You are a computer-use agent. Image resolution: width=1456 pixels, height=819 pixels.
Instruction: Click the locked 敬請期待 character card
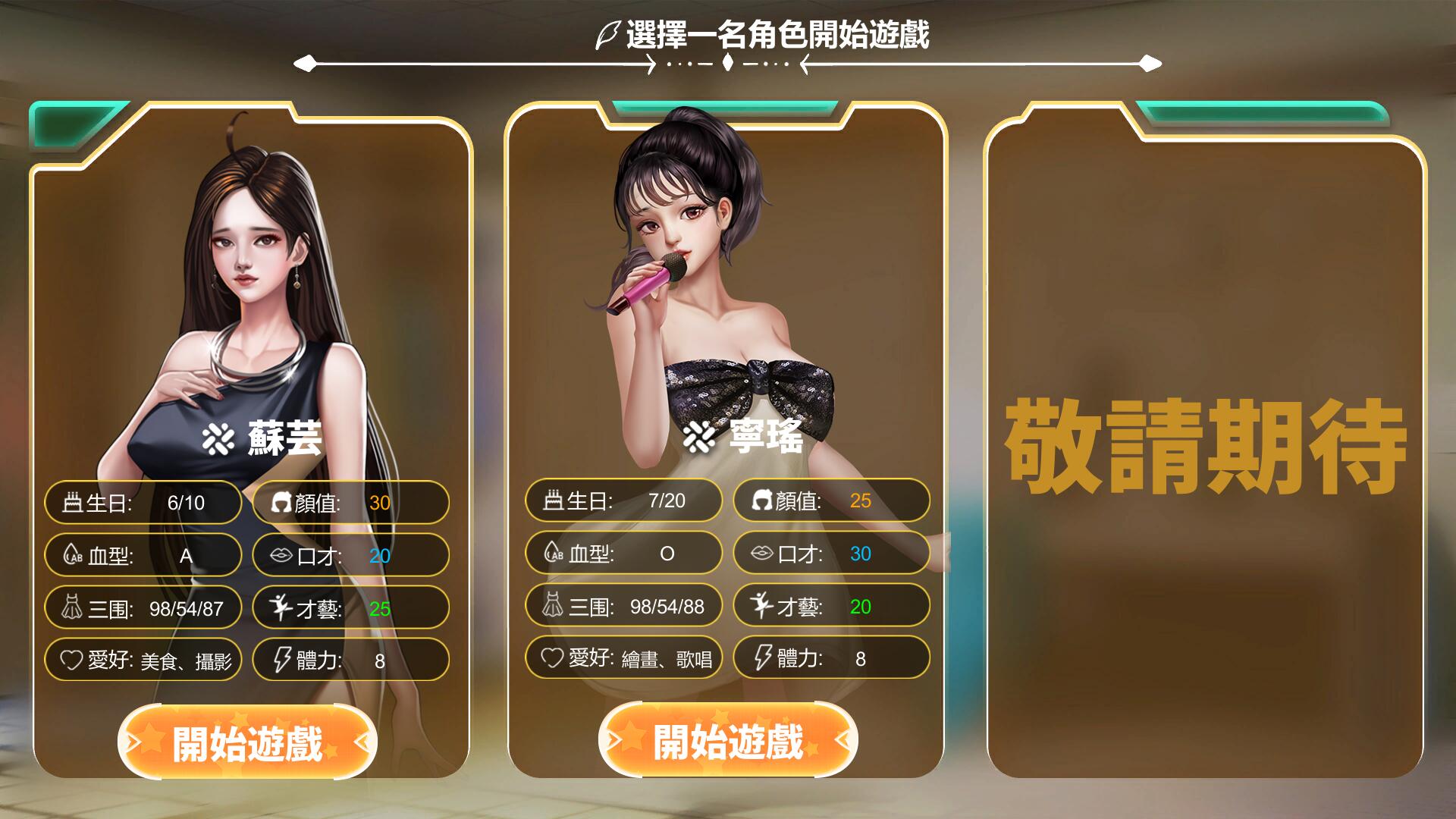click(1204, 447)
